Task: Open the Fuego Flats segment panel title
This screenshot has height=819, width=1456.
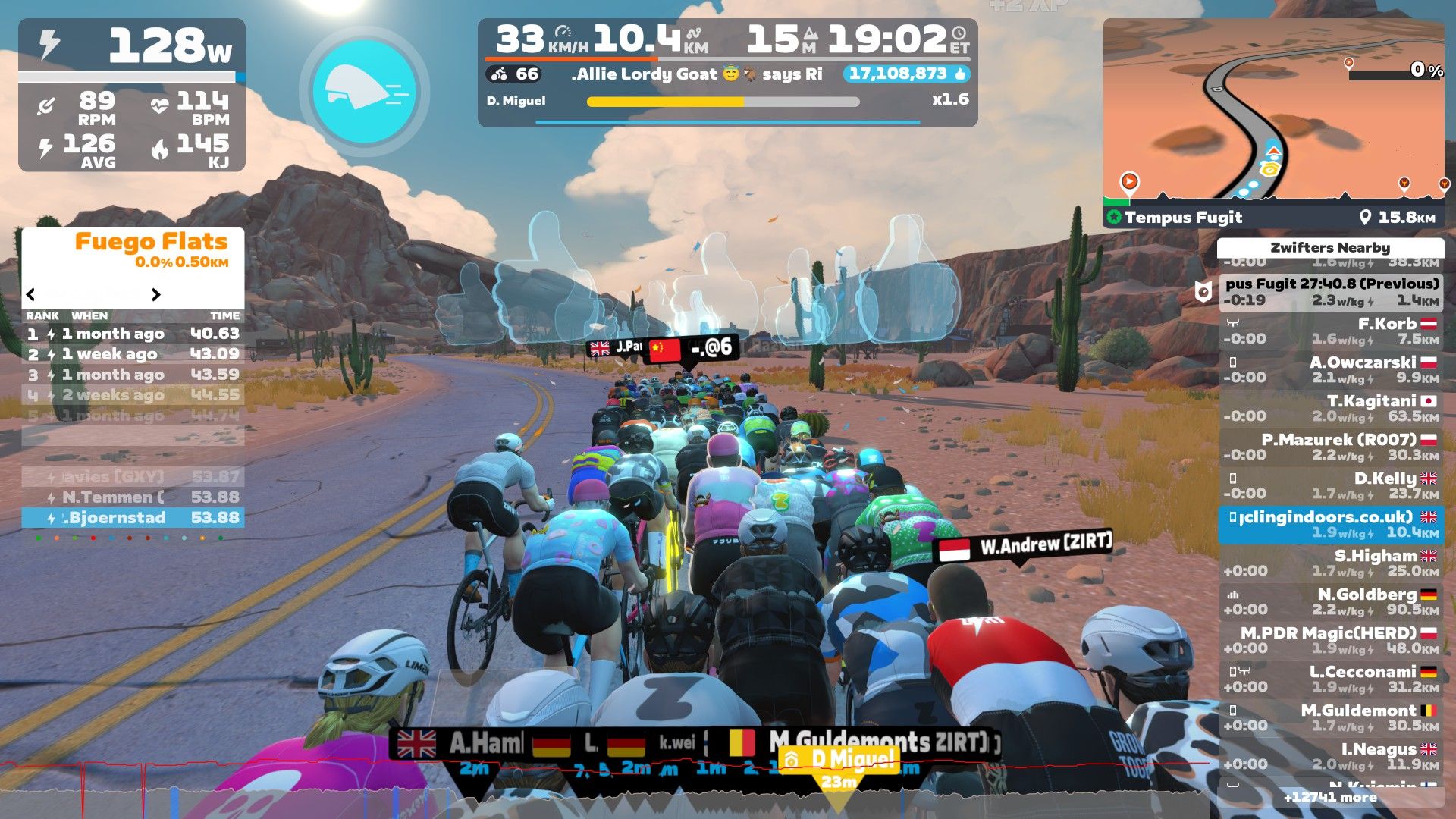Action: coord(151,242)
